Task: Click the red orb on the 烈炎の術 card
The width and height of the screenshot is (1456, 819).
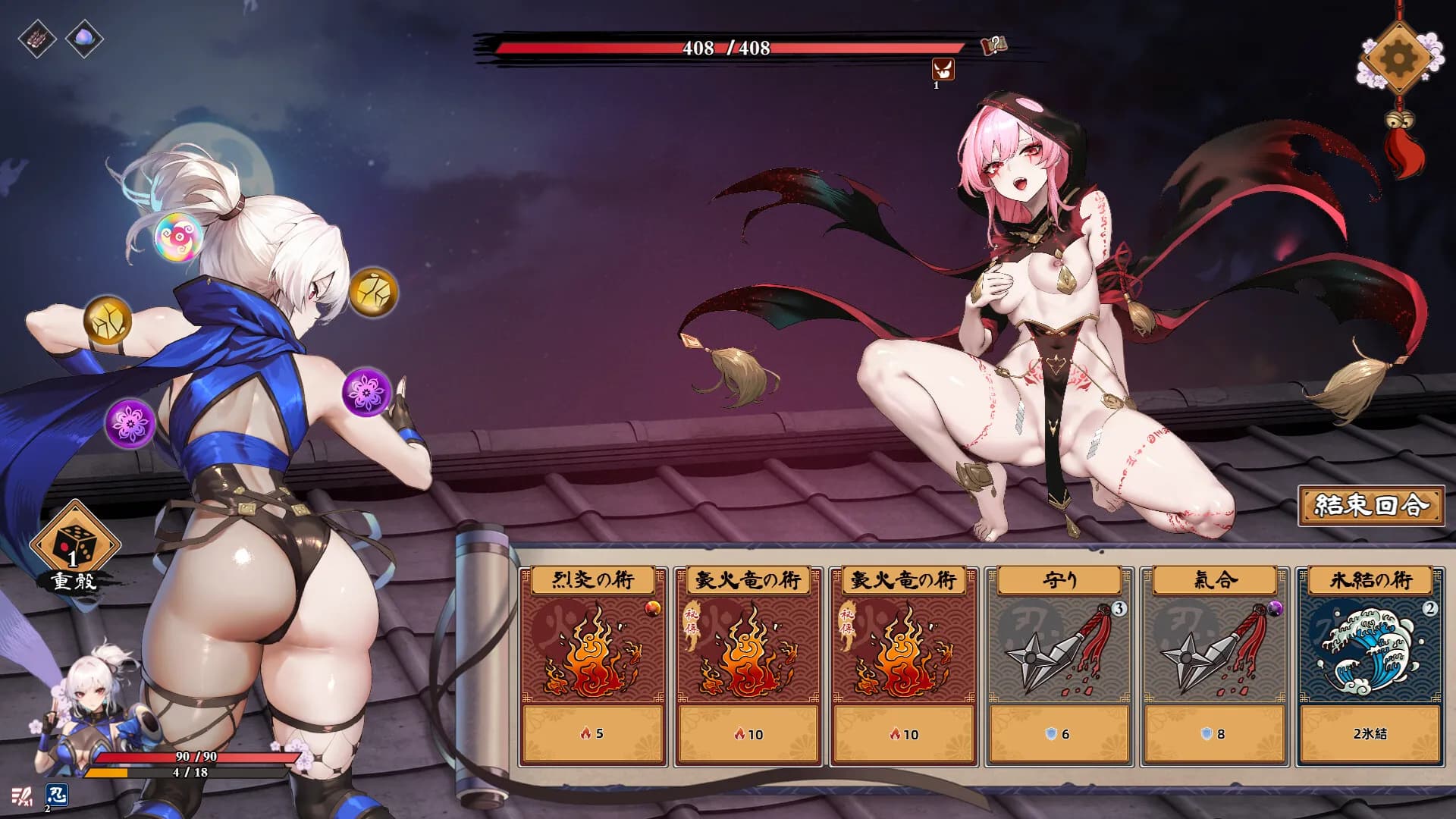Action: [652, 607]
